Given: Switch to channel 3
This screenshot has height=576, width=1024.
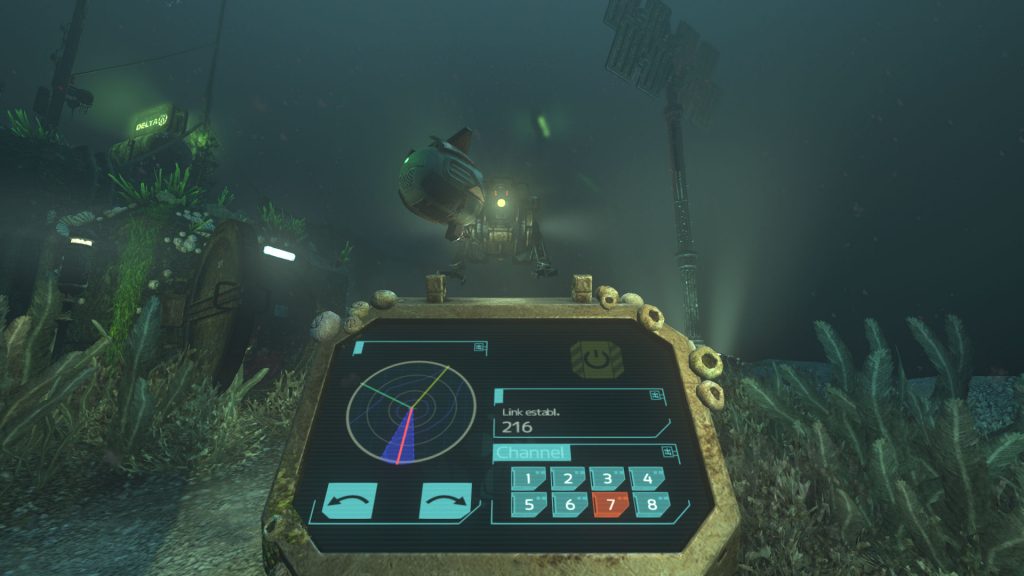Looking at the screenshot, I should click(607, 478).
